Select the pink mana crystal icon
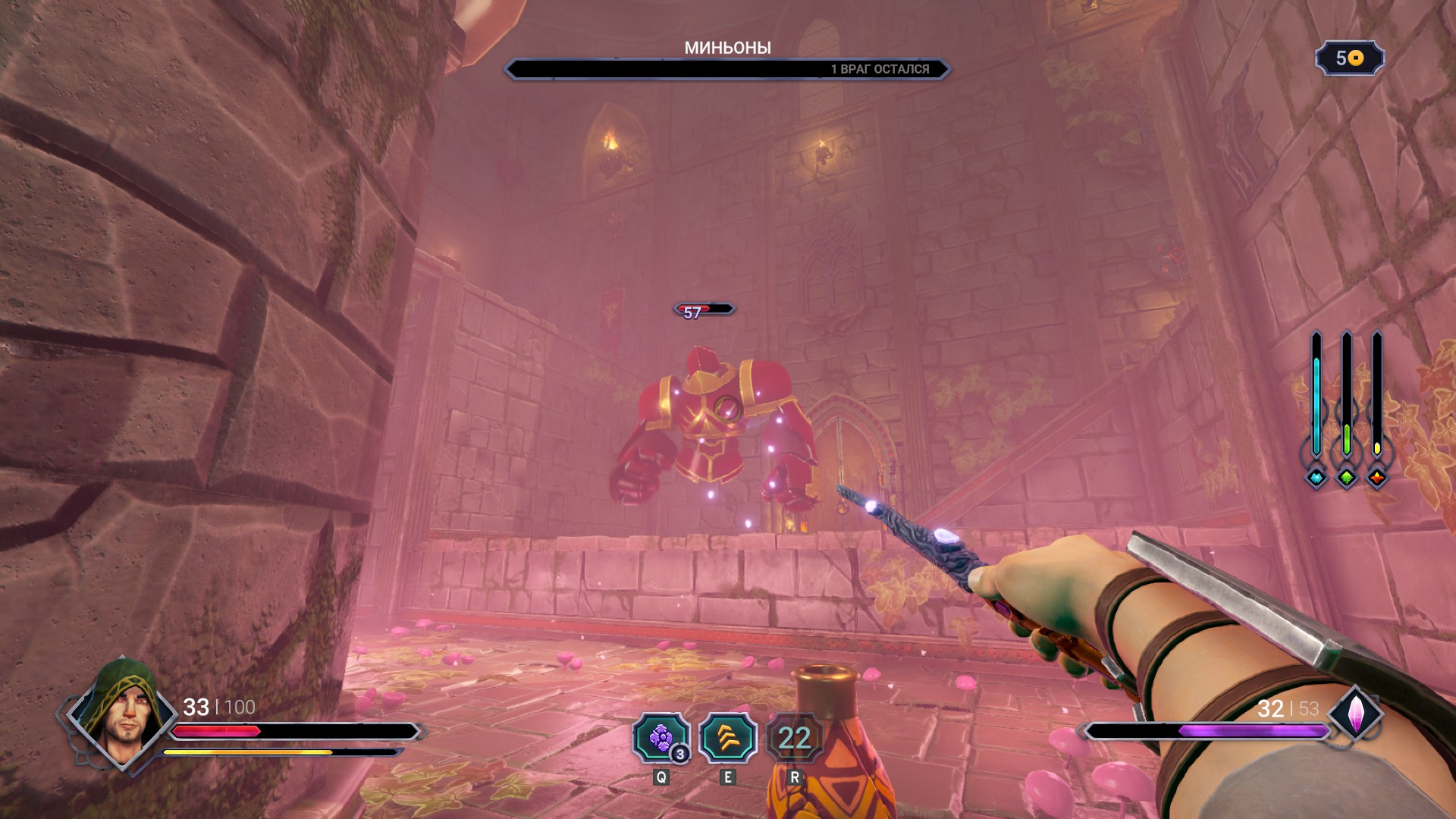 coord(1355,714)
